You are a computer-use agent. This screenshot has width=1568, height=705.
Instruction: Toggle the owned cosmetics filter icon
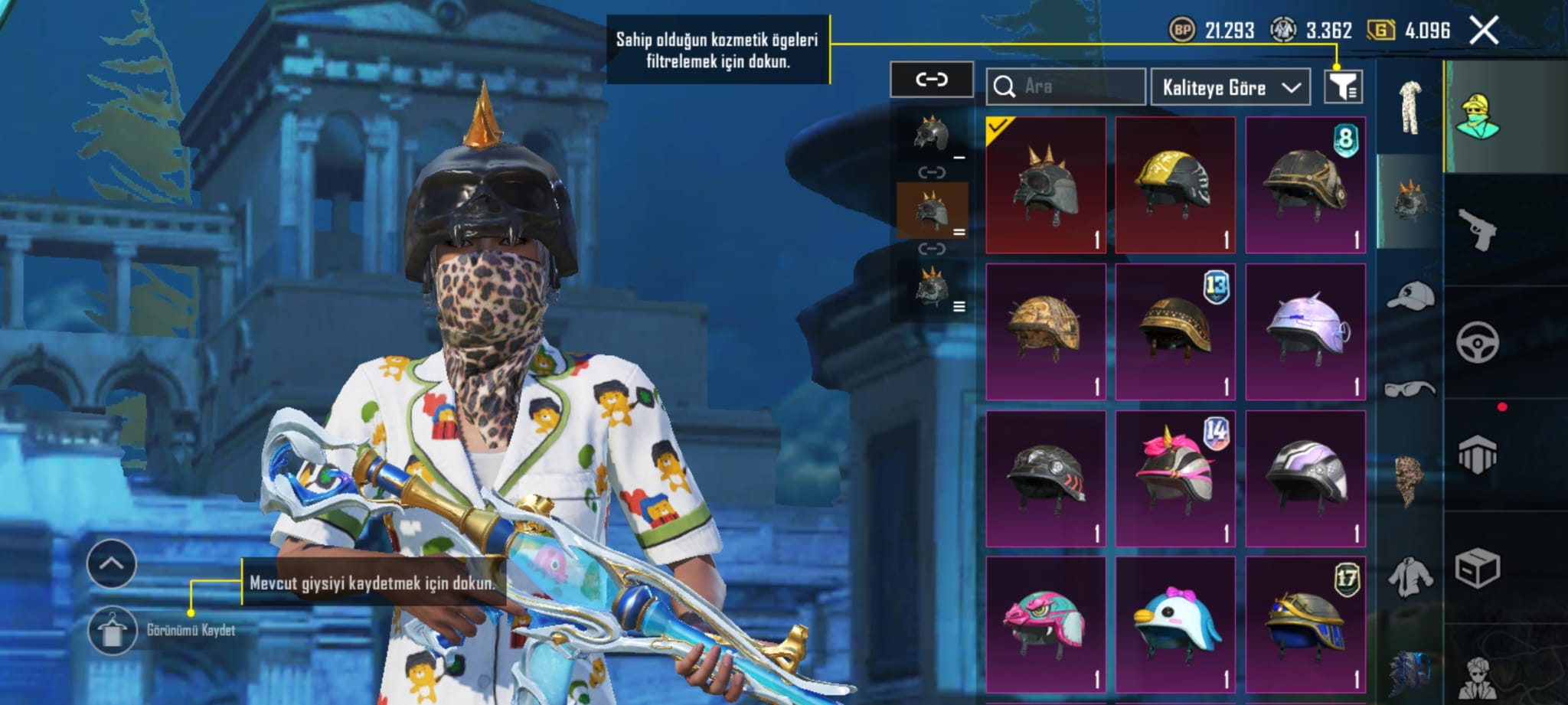tap(1343, 86)
